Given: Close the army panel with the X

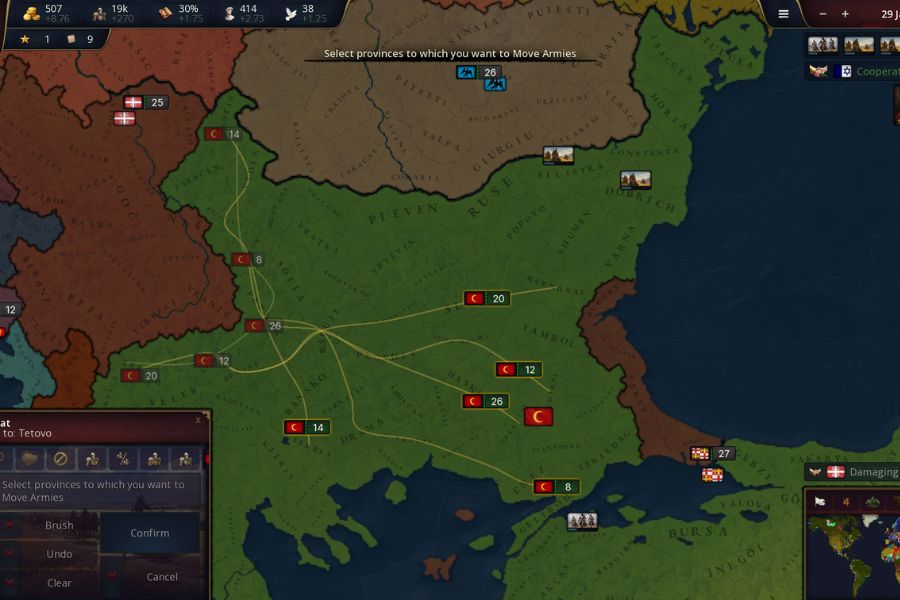Looking at the screenshot, I should pos(198,420).
